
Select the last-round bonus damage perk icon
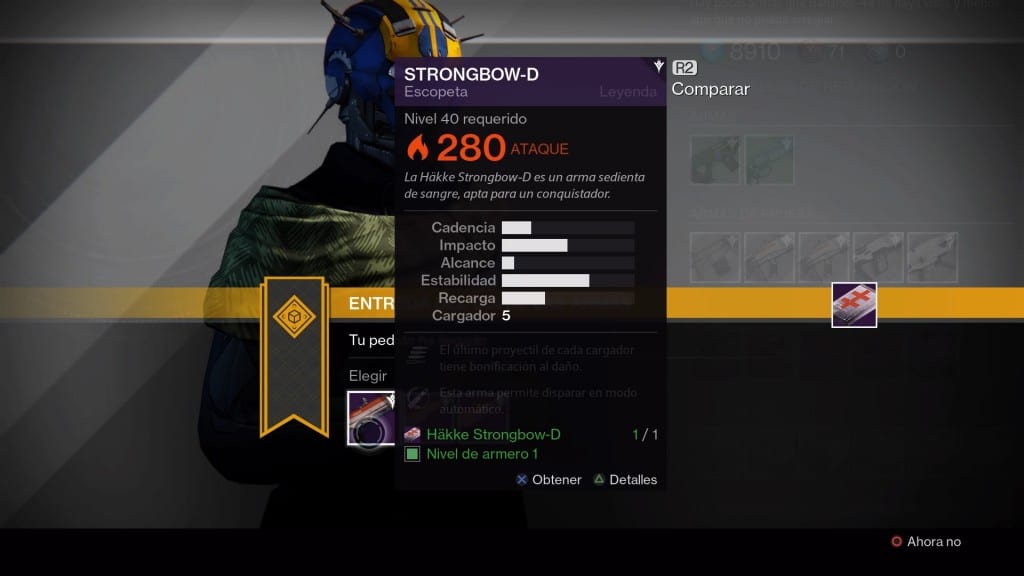pyautogui.click(x=420, y=352)
